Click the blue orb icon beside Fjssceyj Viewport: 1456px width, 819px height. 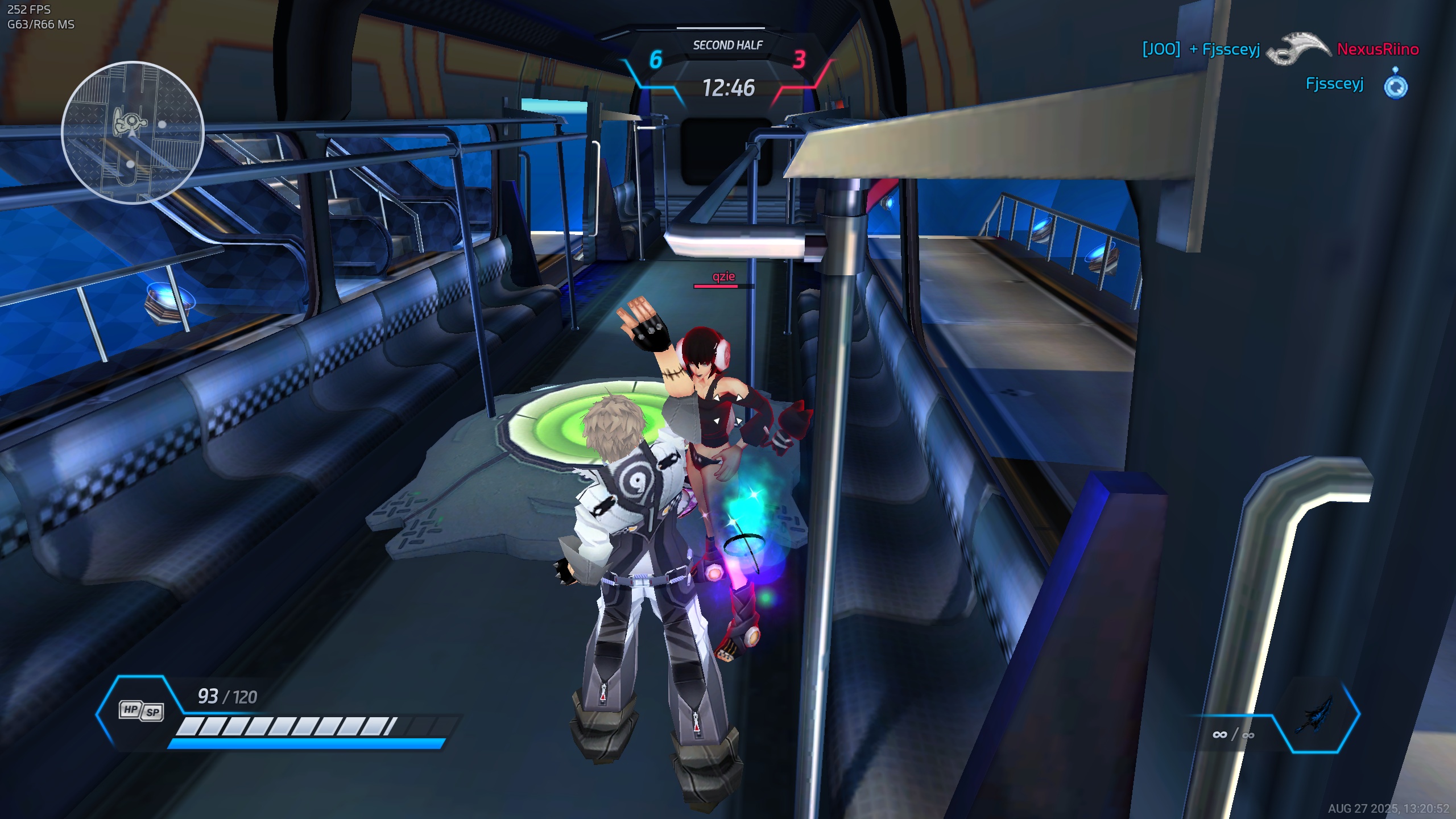pyautogui.click(x=1396, y=84)
